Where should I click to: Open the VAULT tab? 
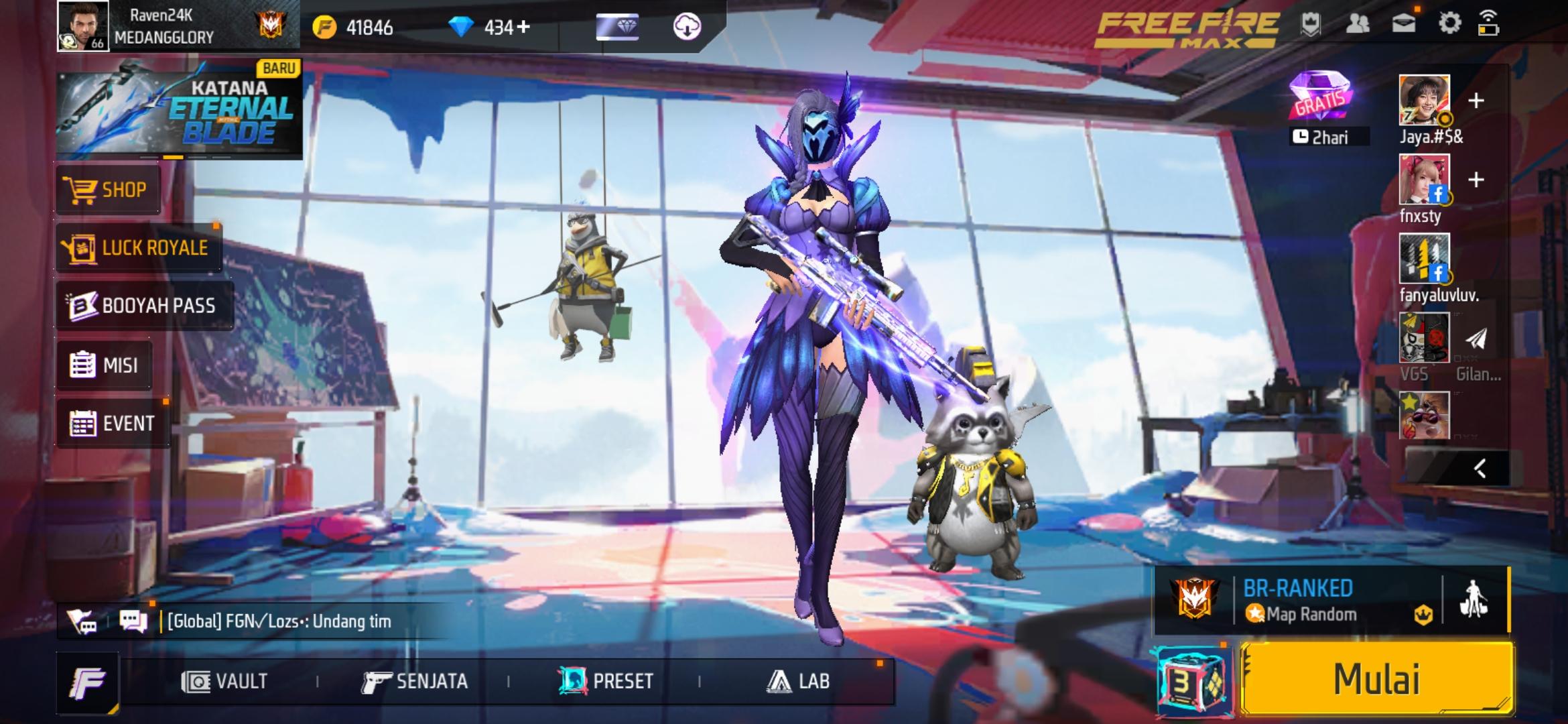pos(224,682)
